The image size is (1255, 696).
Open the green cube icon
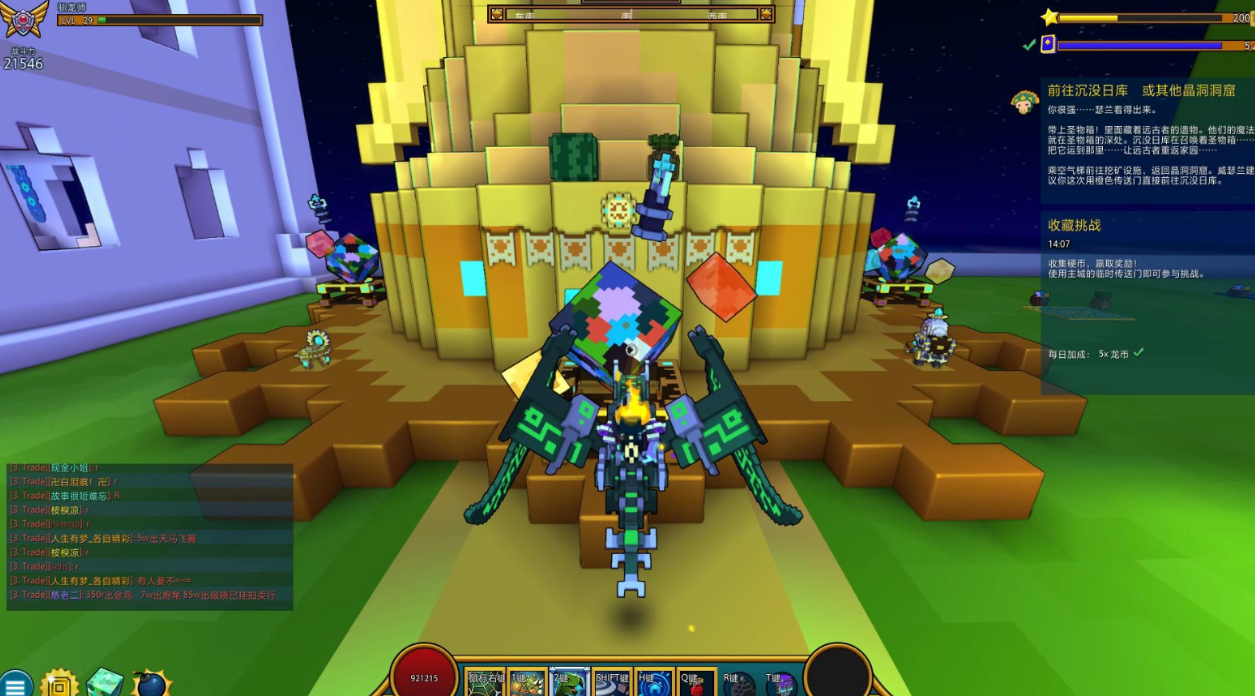coord(104,683)
